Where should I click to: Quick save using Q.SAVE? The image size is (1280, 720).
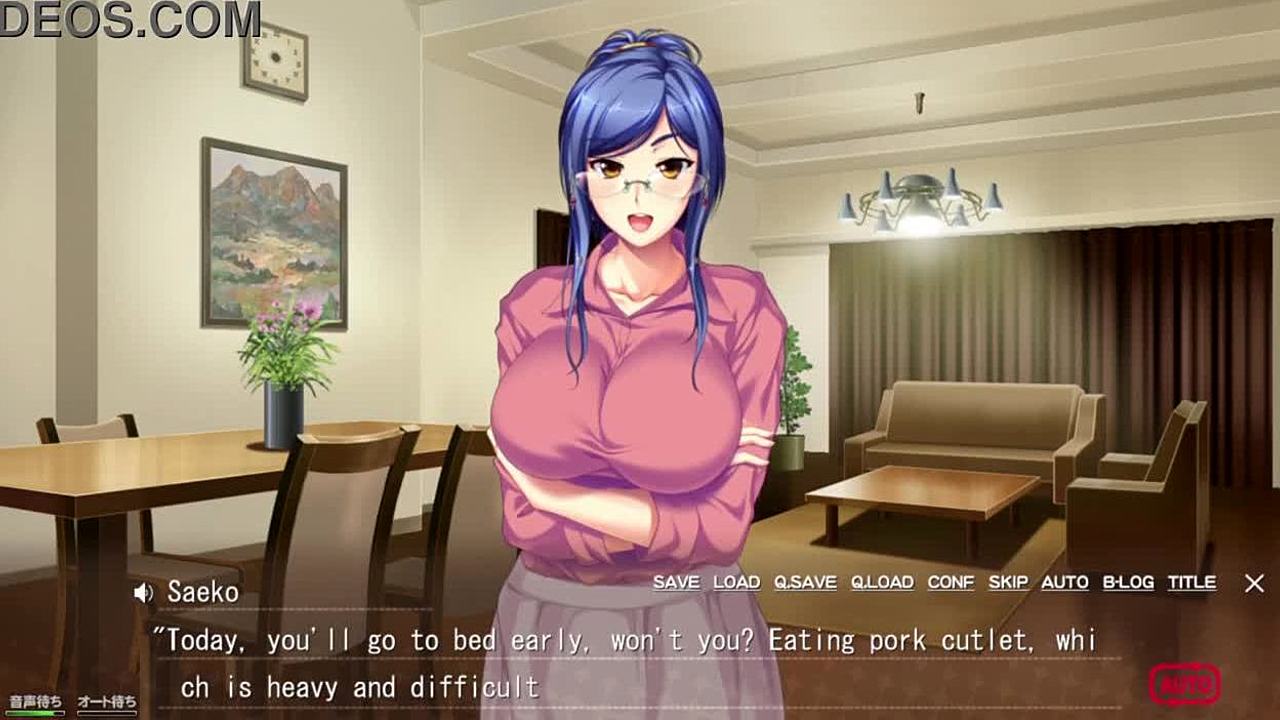coord(805,582)
